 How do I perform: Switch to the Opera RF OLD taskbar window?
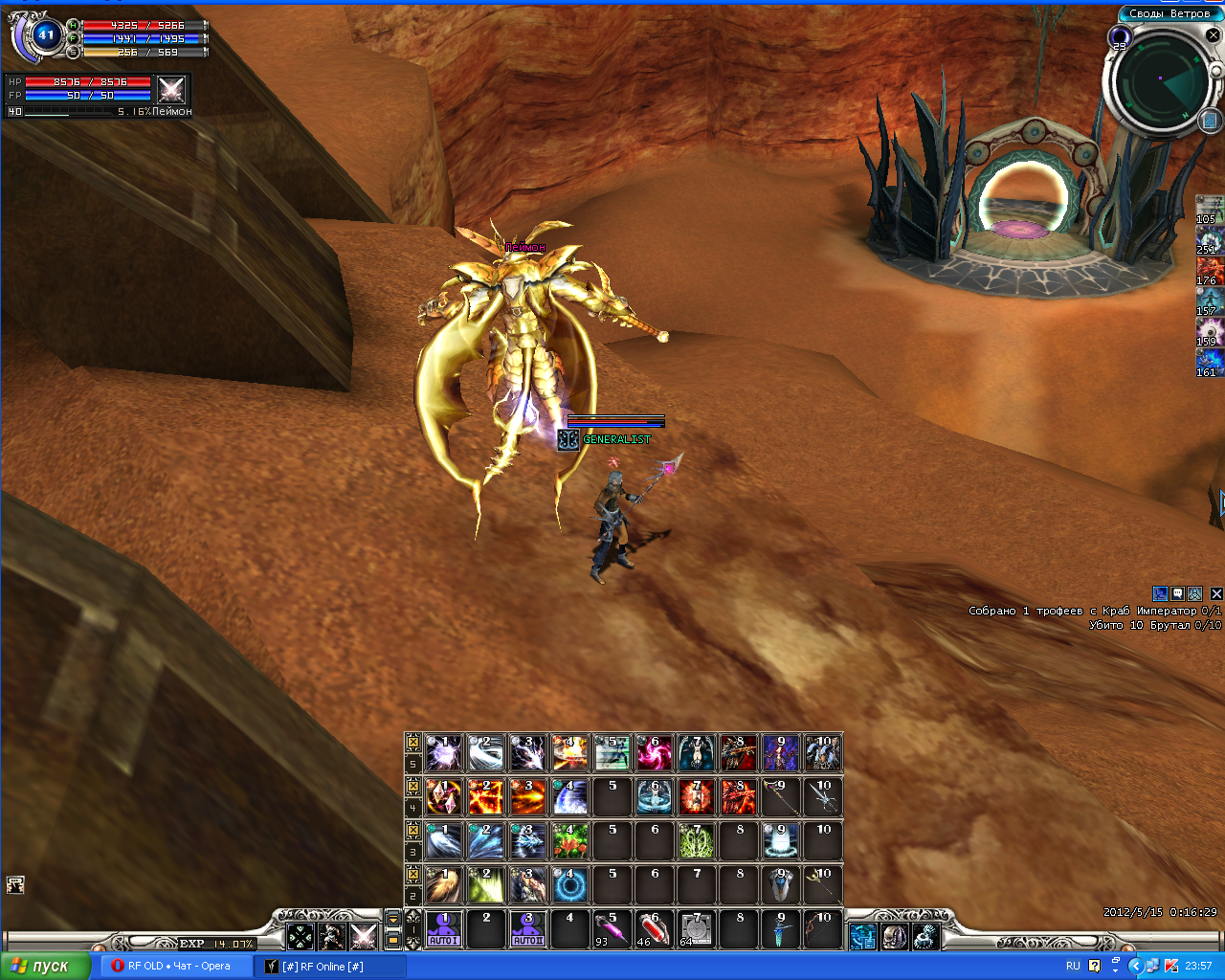click(x=172, y=966)
